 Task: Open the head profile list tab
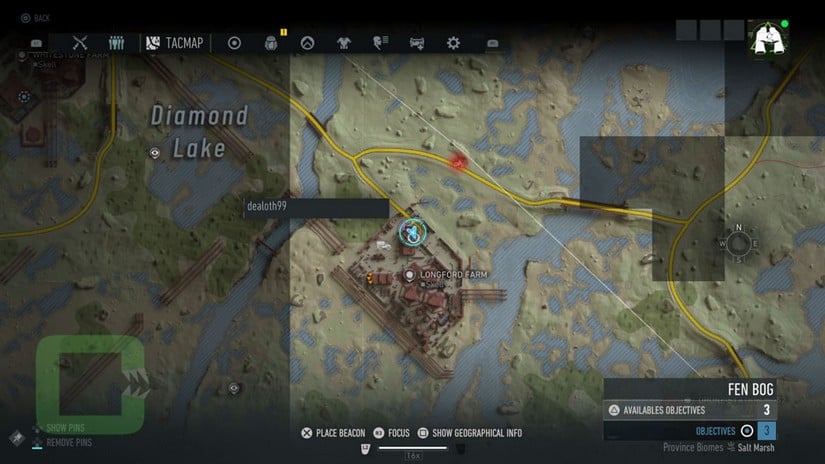point(380,43)
